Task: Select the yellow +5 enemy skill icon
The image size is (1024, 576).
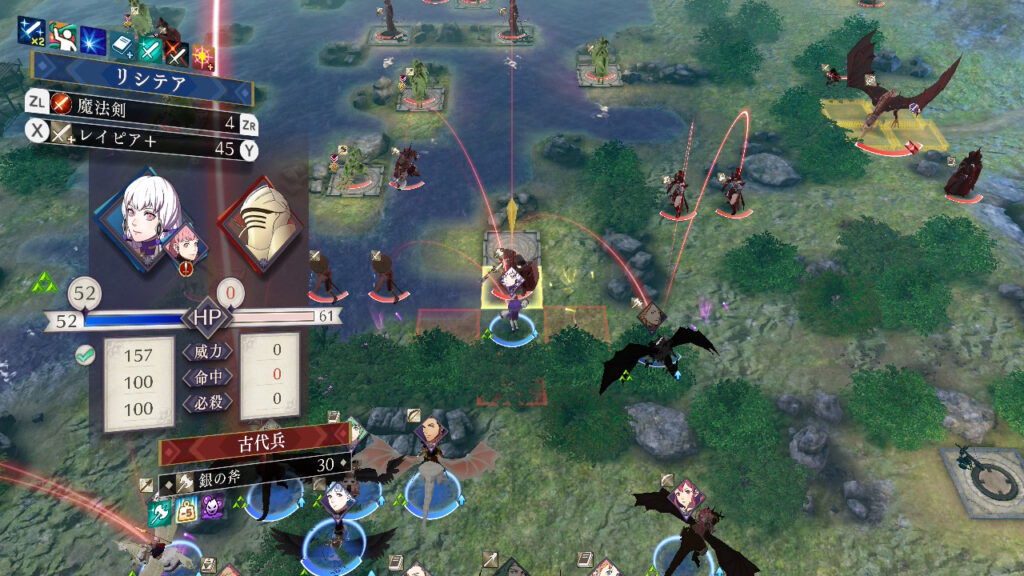Action: point(187,510)
